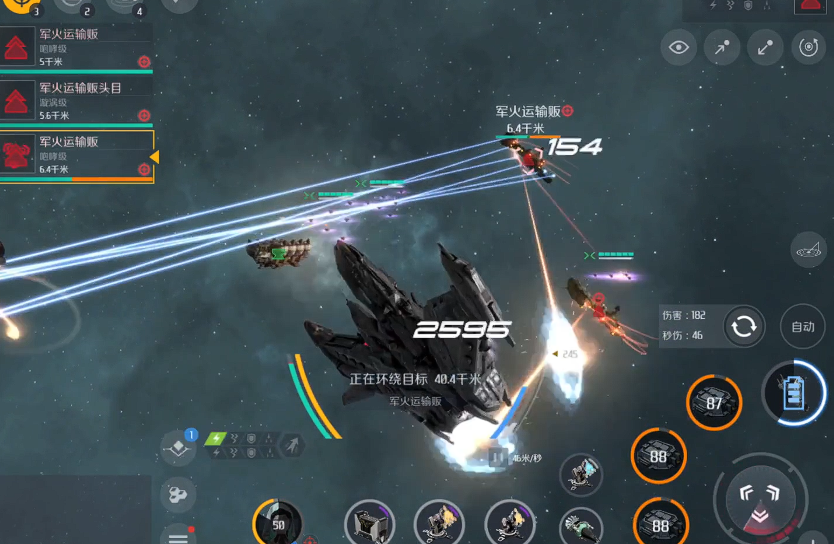Activate the approach target arrow button
834x544 pixels.
tap(722, 47)
